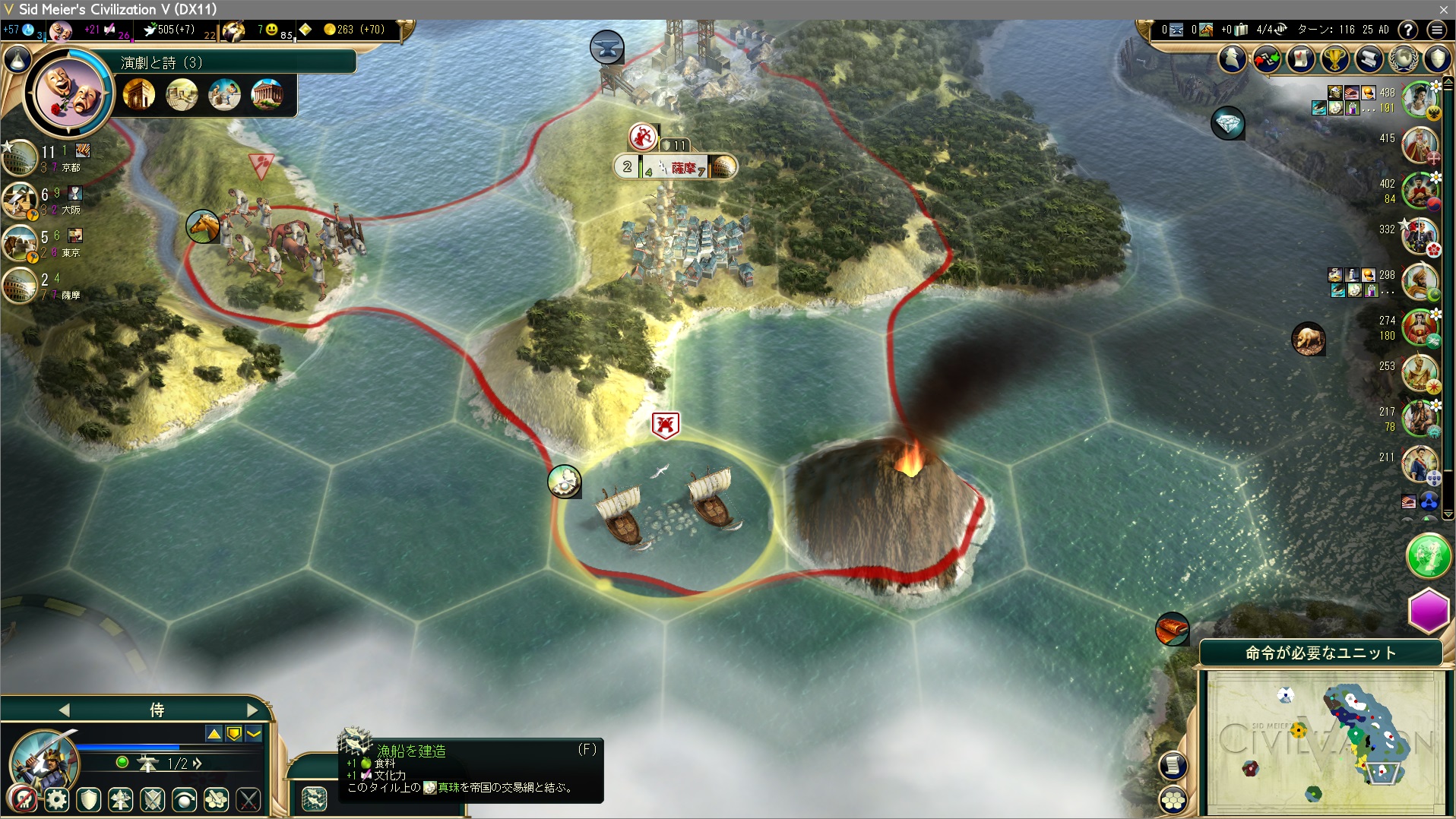The image size is (1456, 819).
Task: Open the military overview shield icon
Action: click(1437, 58)
